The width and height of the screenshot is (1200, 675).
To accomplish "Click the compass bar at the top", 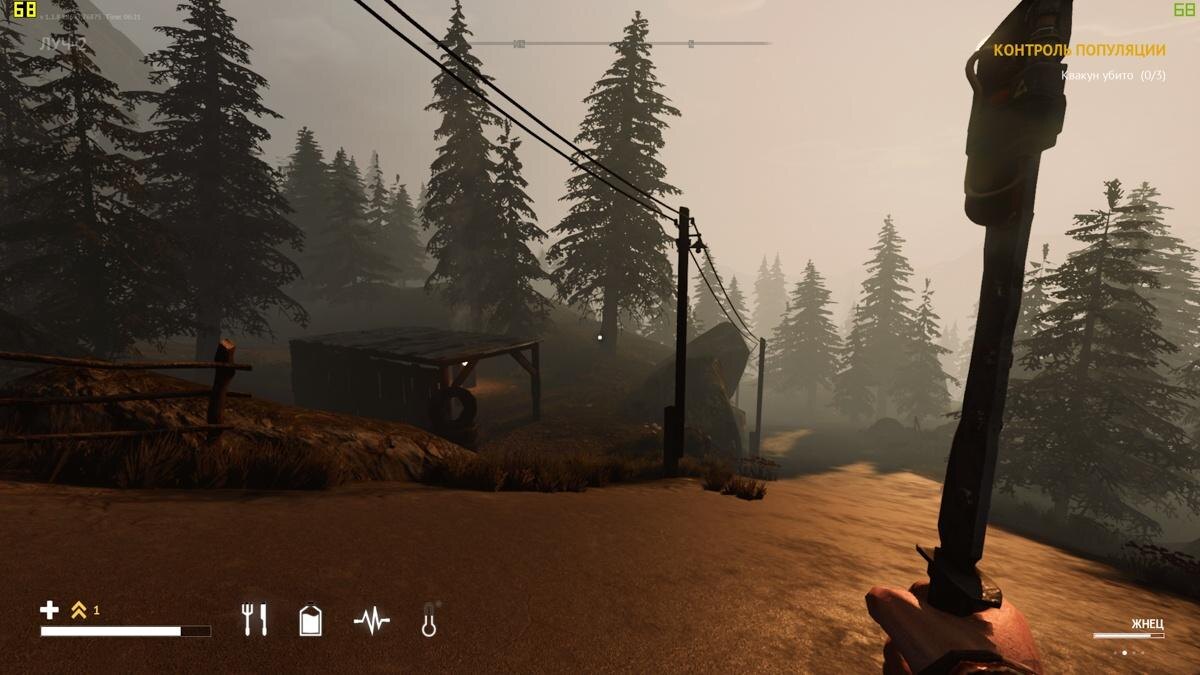I will click(x=621, y=44).
